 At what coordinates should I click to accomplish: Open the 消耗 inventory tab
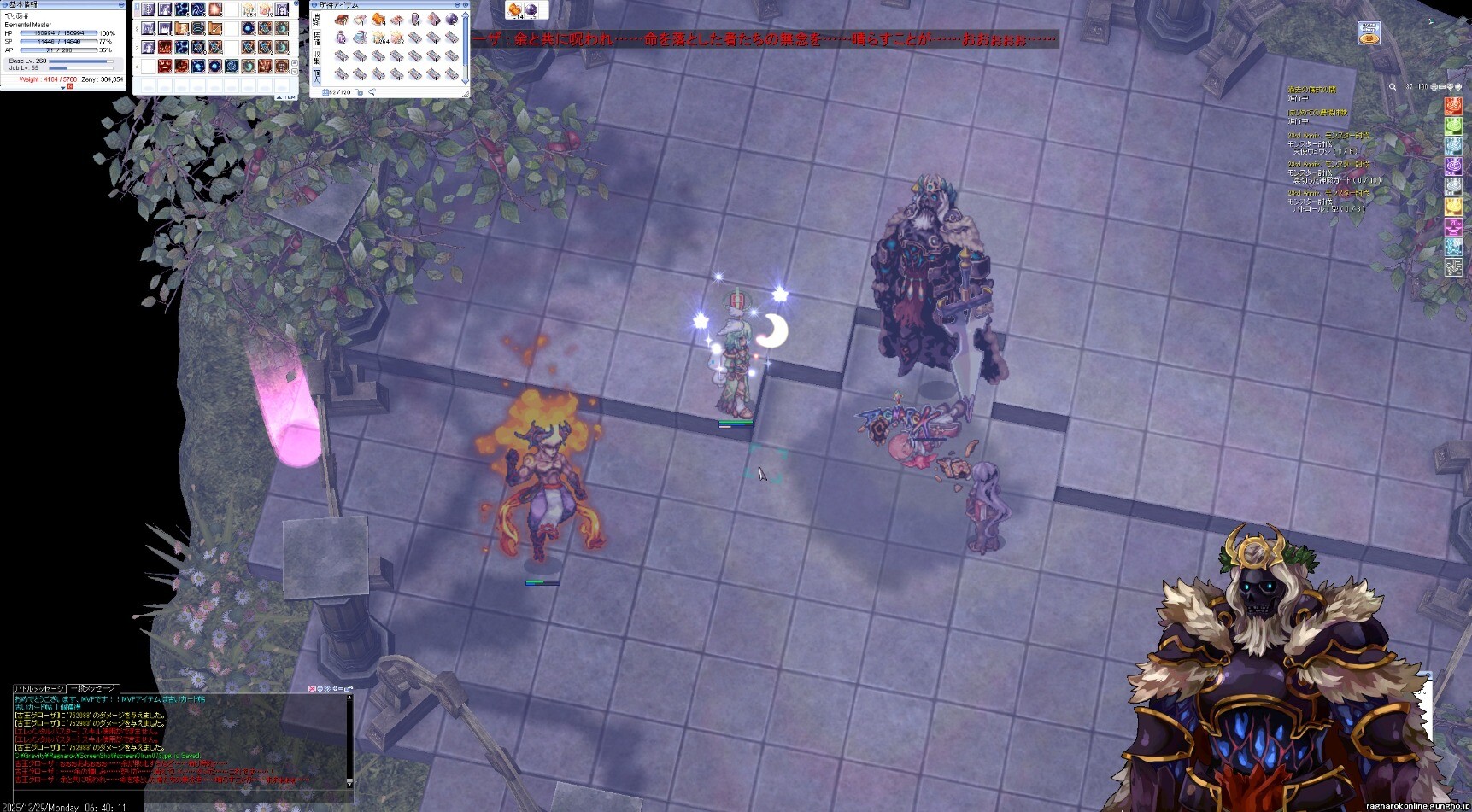pyautogui.click(x=316, y=18)
